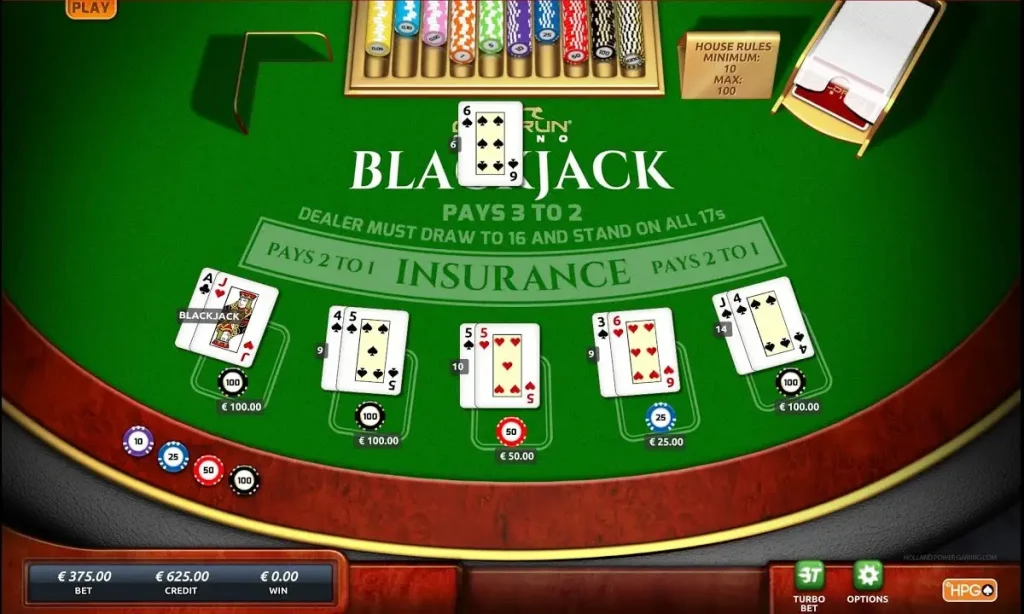
Task: Pick the hand with Jack and 4 of spades
Action: (762, 325)
